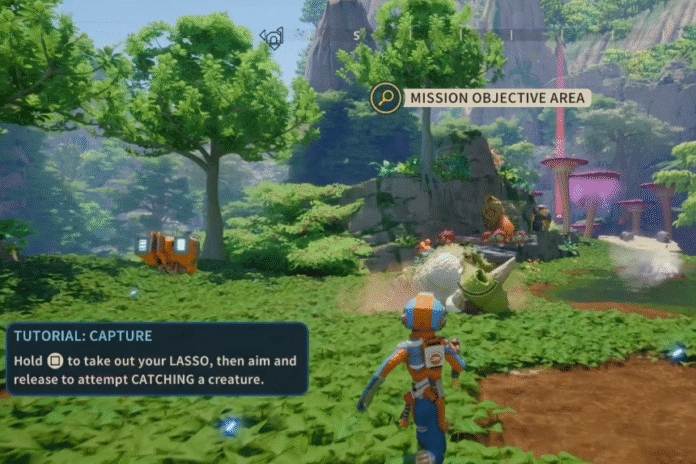Open the Tutorial: Capture hint panel

coord(157,359)
